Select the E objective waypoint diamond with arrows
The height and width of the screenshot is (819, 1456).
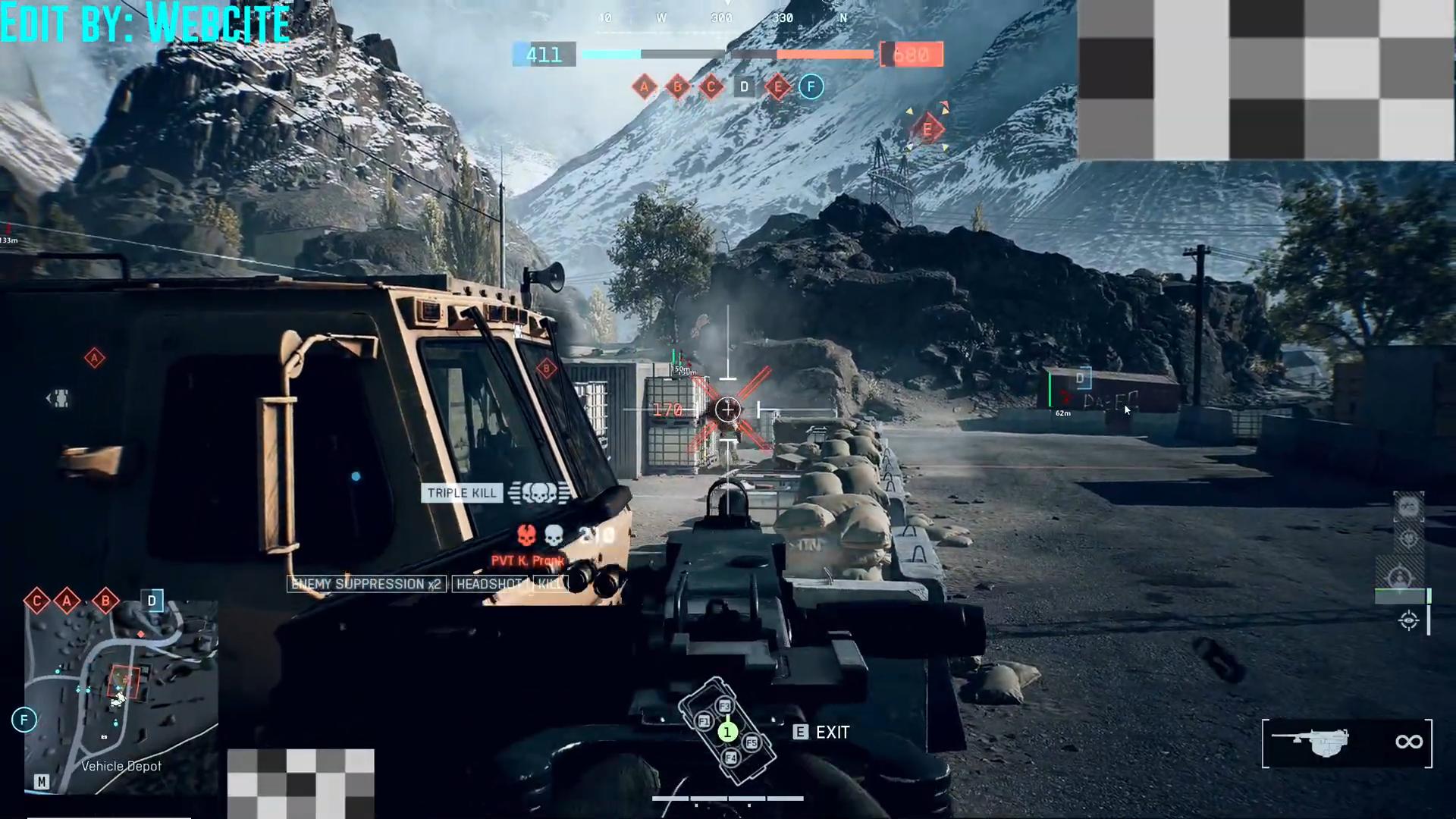927,130
